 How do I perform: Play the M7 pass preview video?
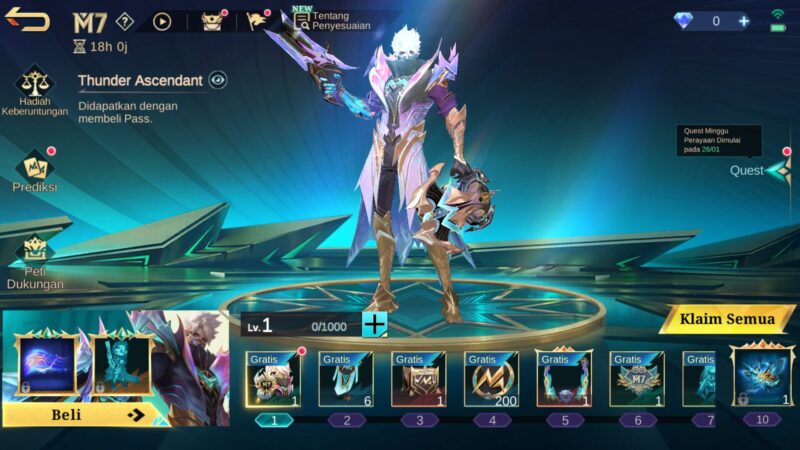tap(162, 21)
